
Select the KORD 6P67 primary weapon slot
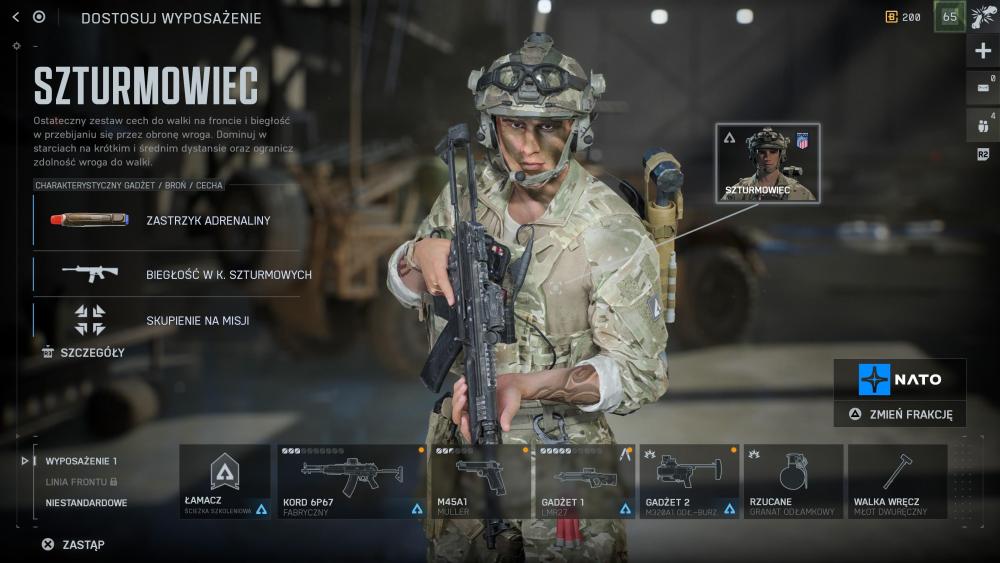point(351,481)
